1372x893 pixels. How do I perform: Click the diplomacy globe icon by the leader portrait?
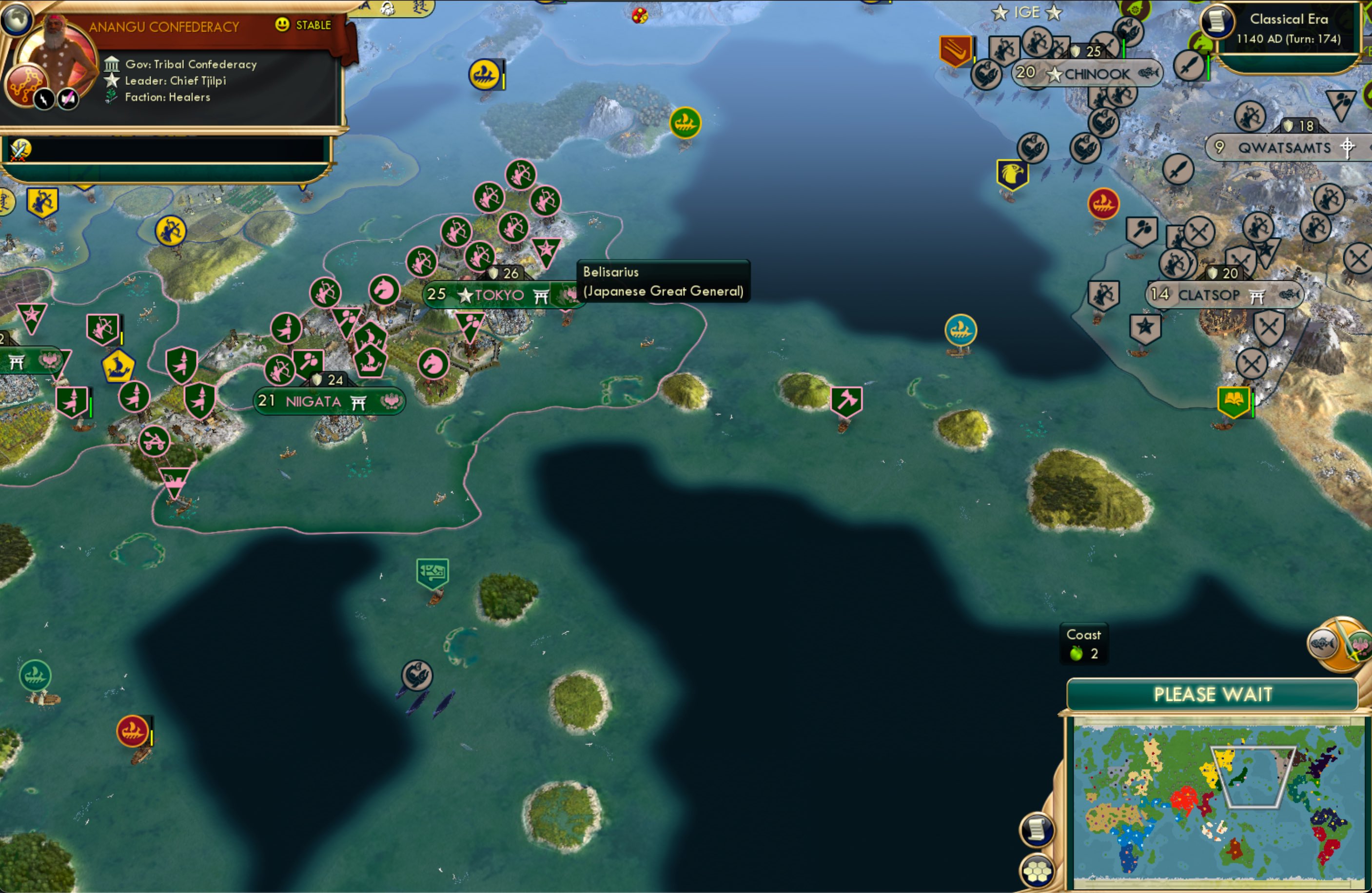17,20
